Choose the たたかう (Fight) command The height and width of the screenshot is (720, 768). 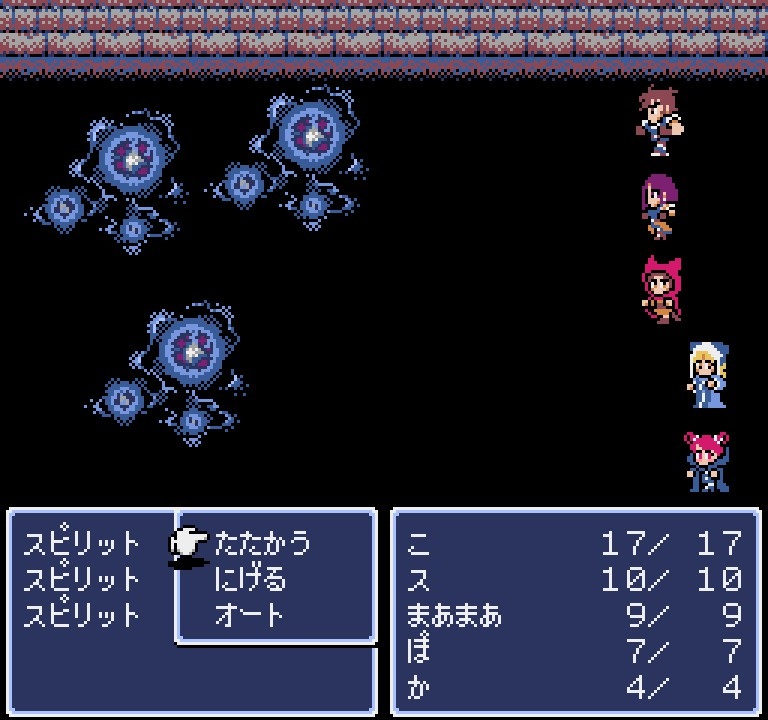pyautogui.click(x=262, y=543)
